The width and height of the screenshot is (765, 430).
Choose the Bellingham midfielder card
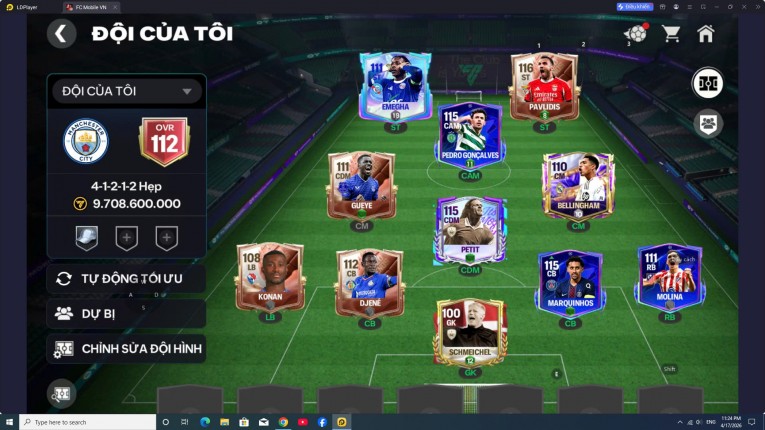point(578,186)
